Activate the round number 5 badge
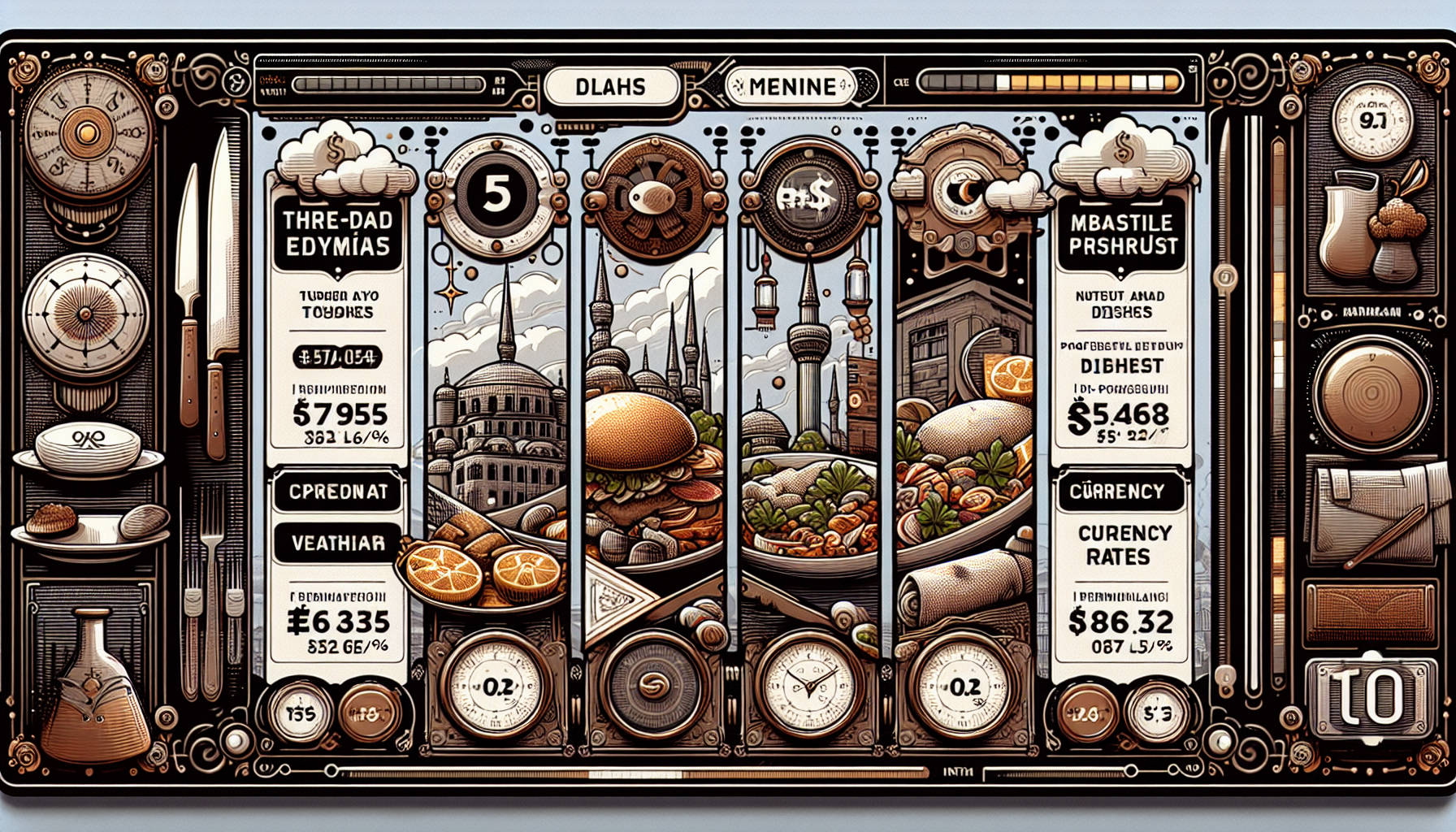Viewport: 1456px width, 832px height. click(496, 196)
